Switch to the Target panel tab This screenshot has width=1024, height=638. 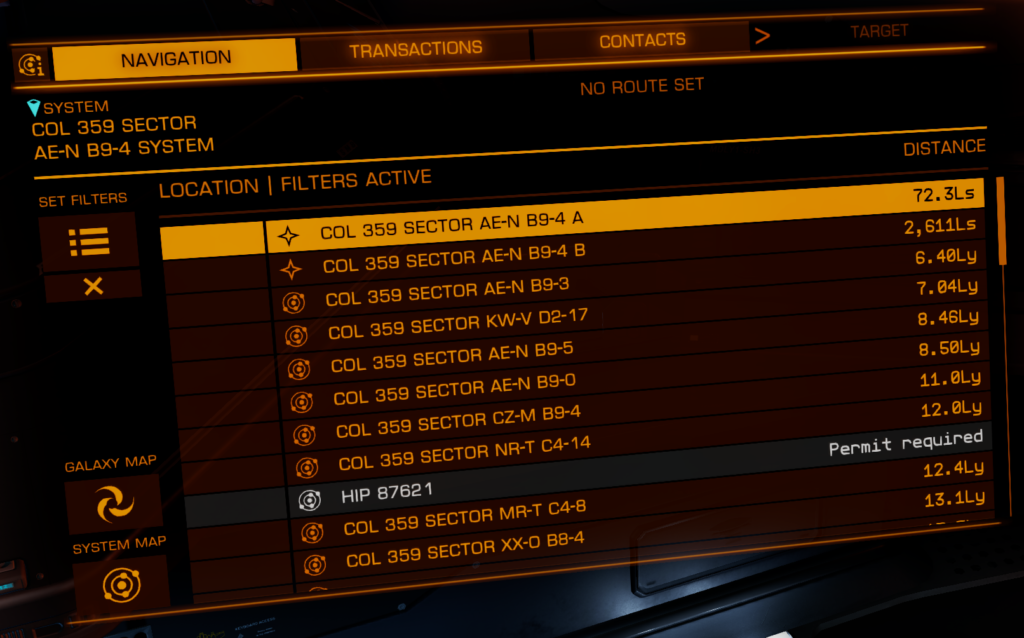coord(879,31)
